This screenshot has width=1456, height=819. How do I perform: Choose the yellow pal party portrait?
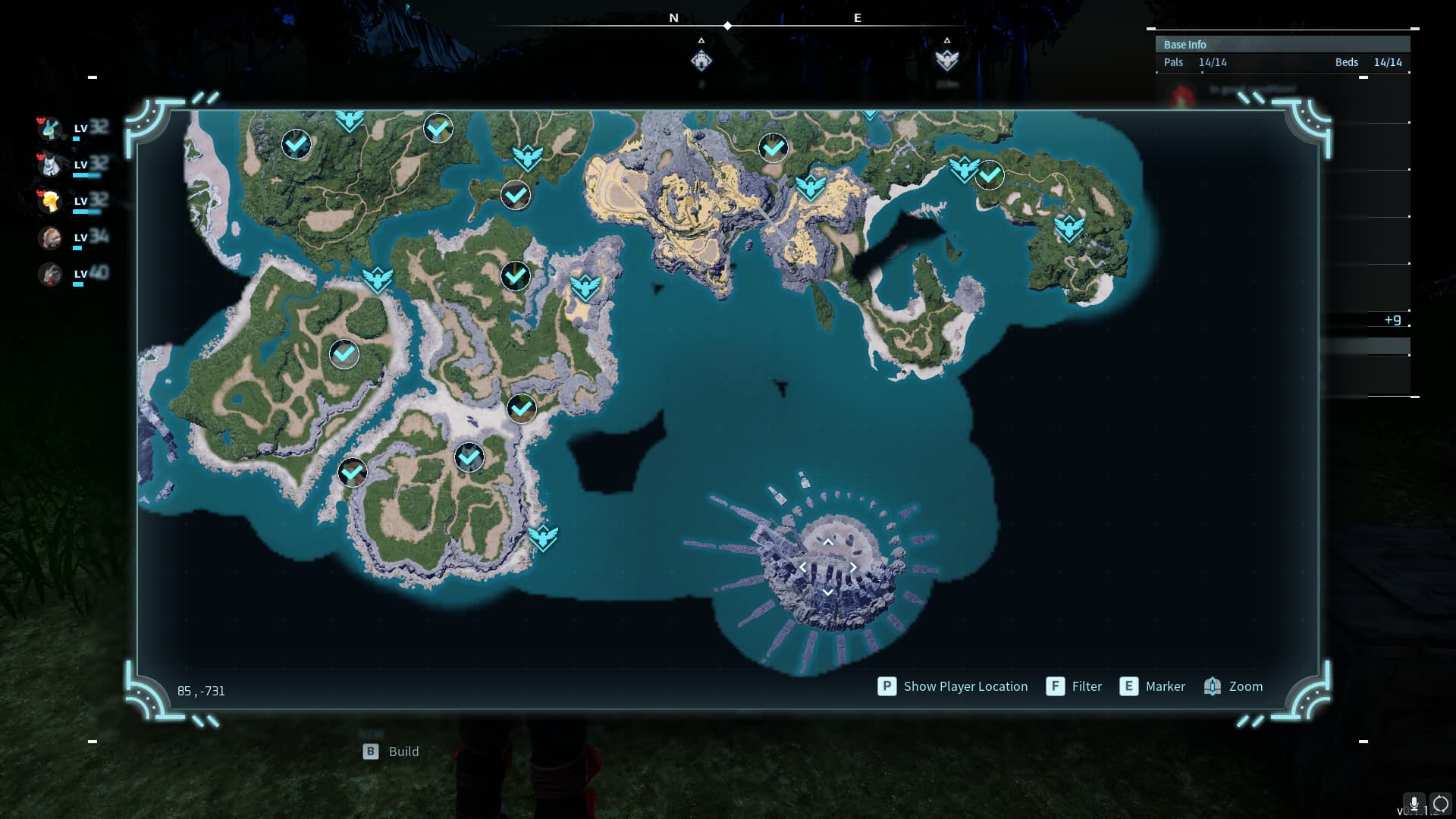50,201
